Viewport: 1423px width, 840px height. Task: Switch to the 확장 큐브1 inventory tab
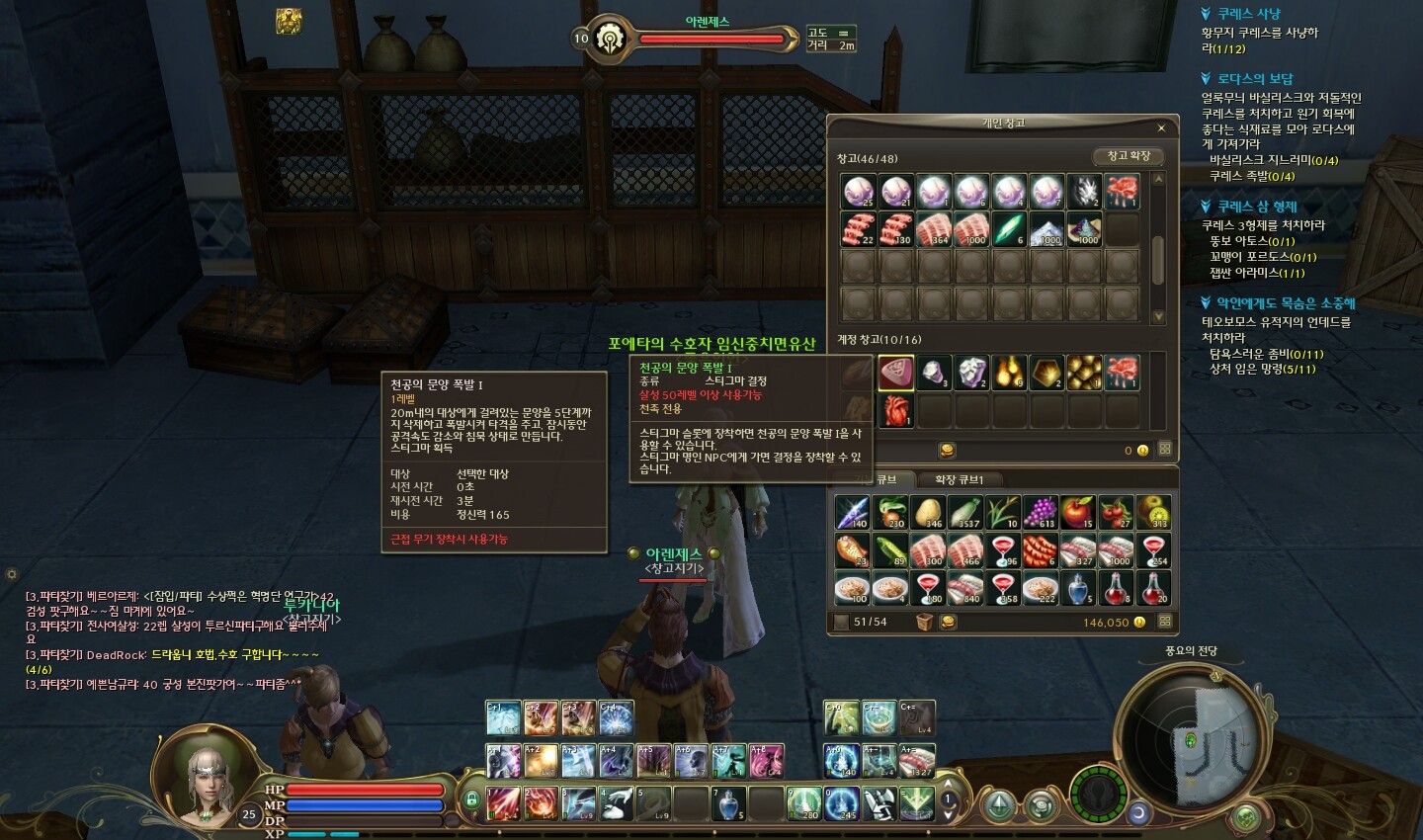(959, 479)
